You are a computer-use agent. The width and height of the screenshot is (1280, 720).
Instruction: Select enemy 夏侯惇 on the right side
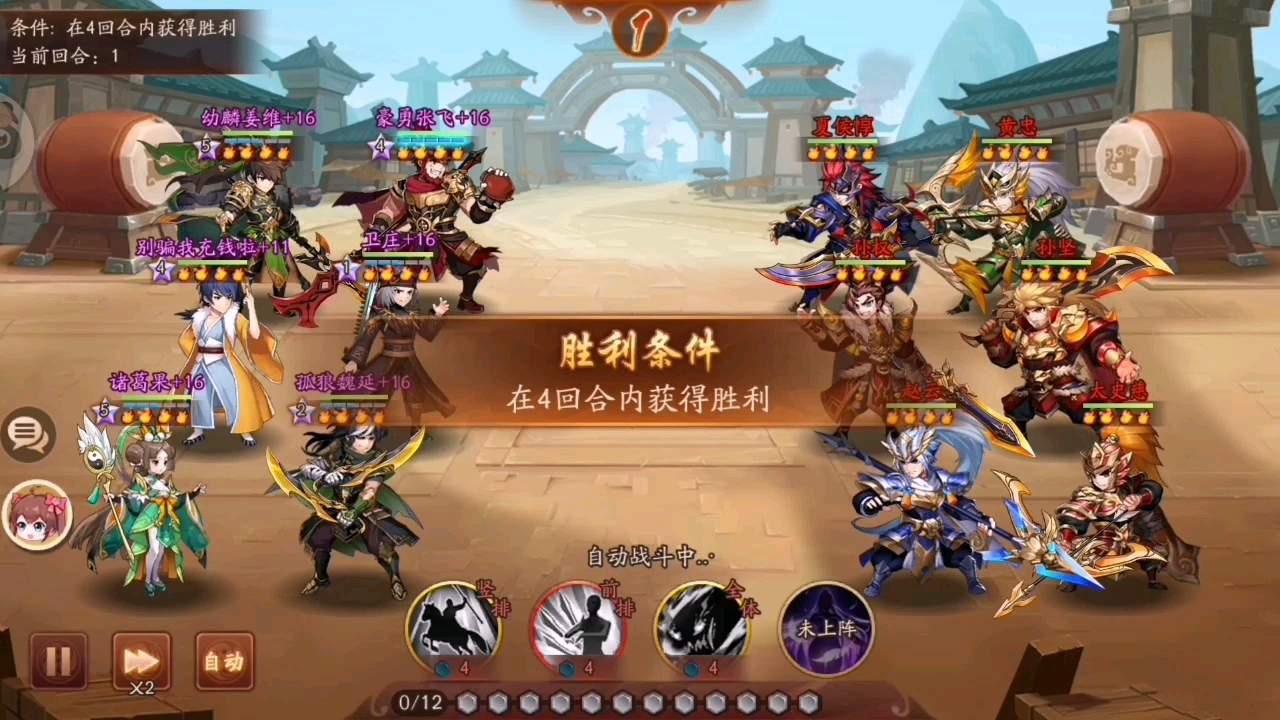point(845,200)
